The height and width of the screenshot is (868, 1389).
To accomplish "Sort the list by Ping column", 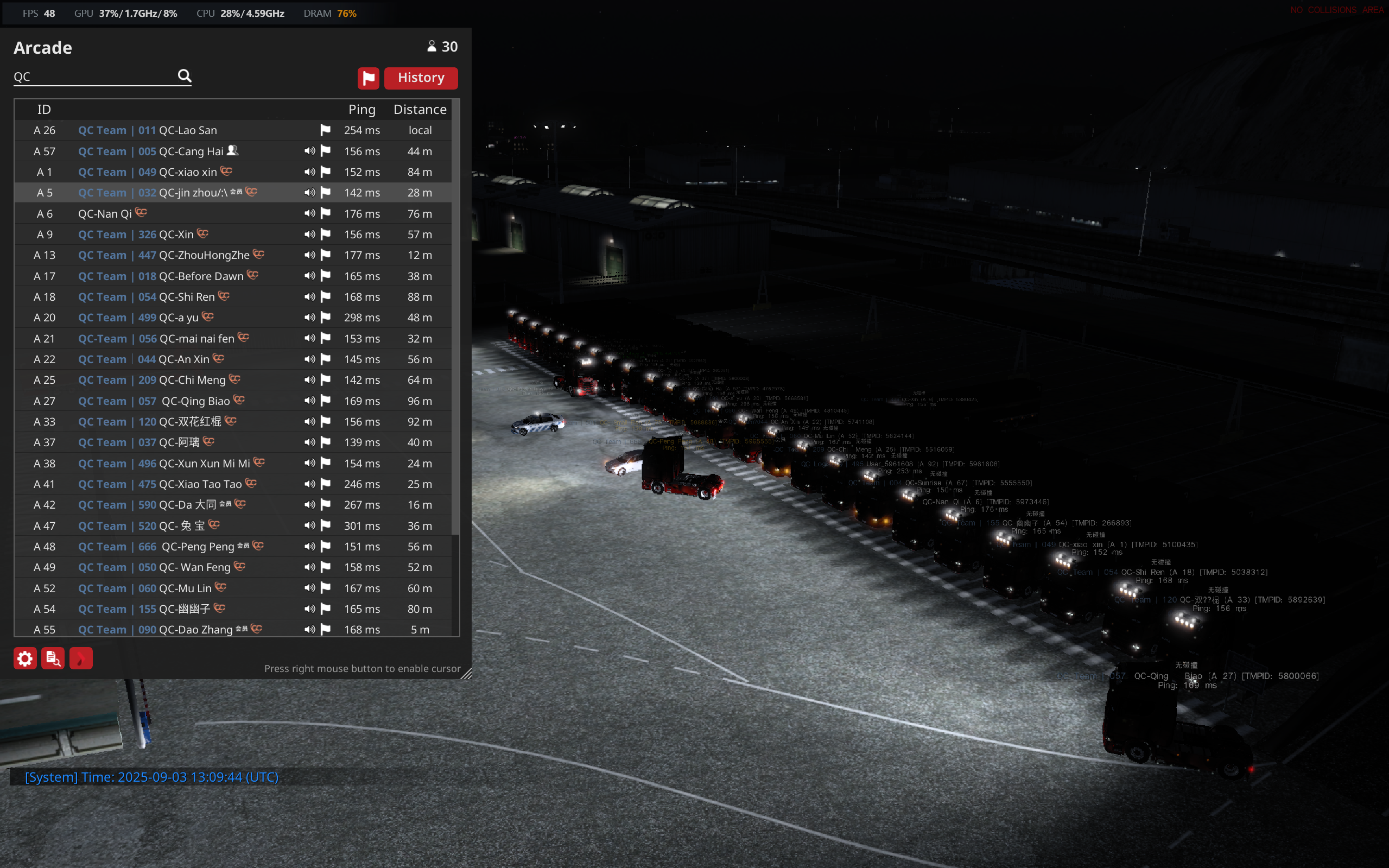I will [x=361, y=110].
